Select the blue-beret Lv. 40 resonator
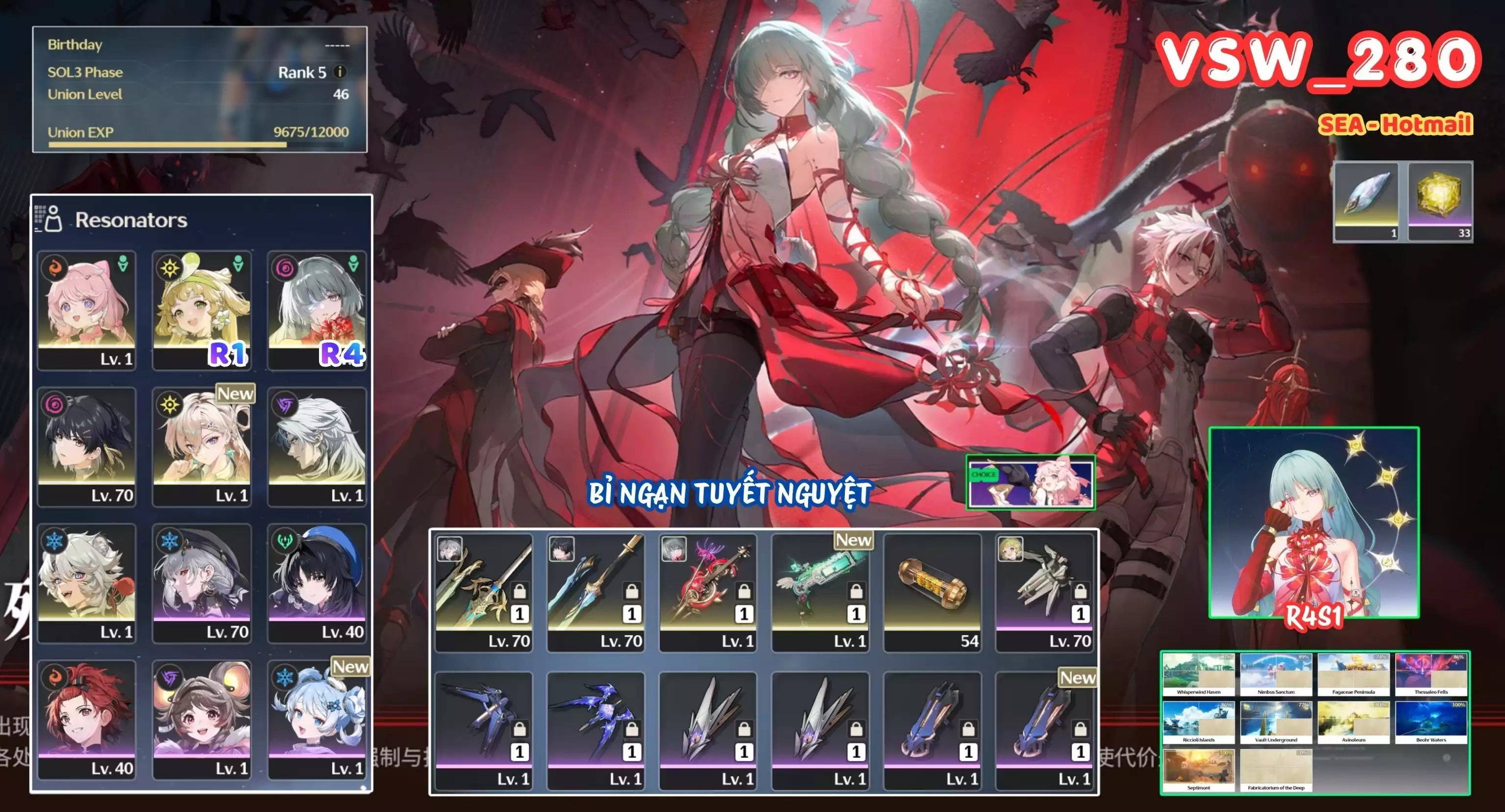The image size is (1505, 812). [317, 583]
